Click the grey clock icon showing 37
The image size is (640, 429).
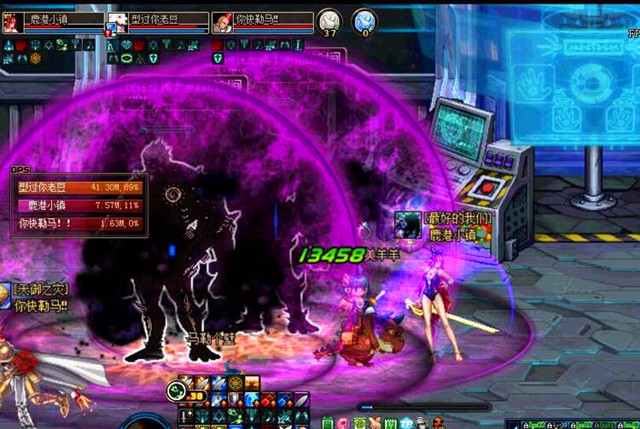point(329,21)
